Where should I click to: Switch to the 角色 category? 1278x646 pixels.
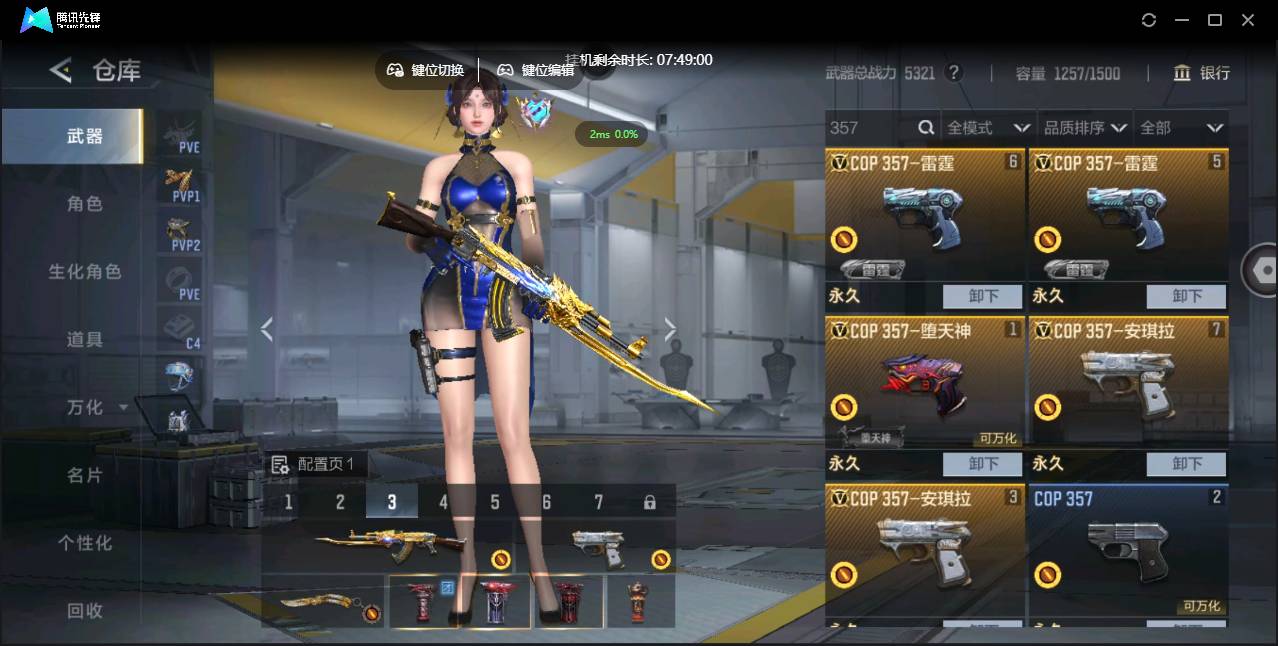[x=85, y=203]
